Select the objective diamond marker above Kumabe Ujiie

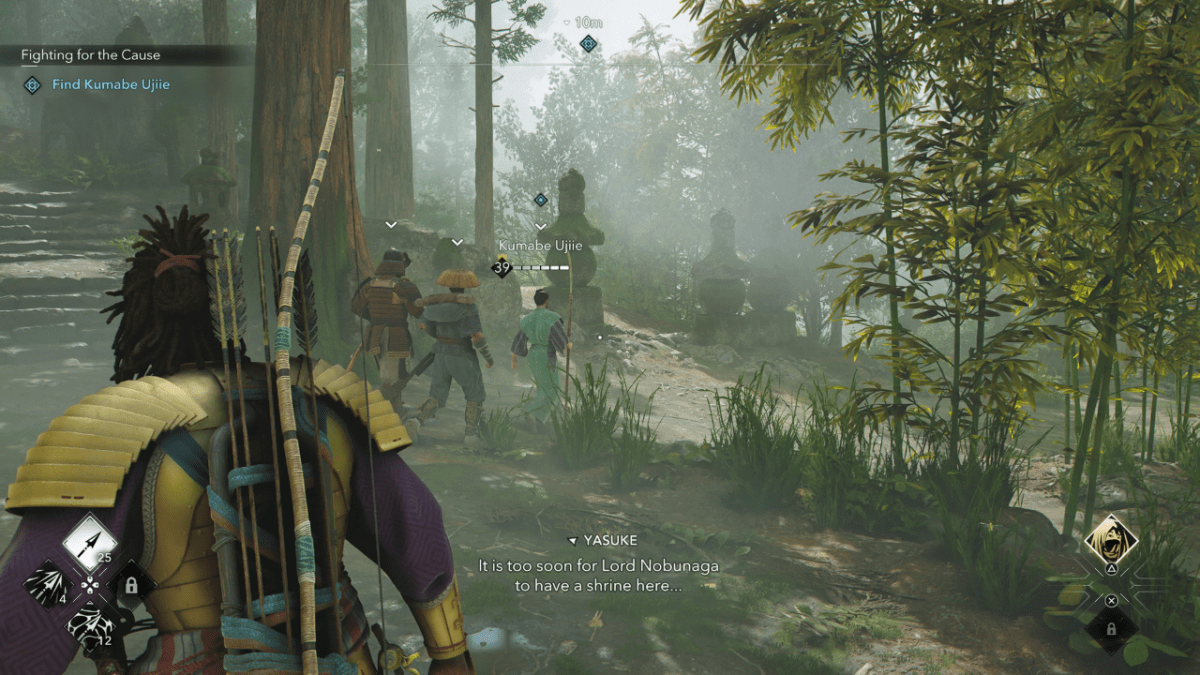pyautogui.click(x=541, y=200)
